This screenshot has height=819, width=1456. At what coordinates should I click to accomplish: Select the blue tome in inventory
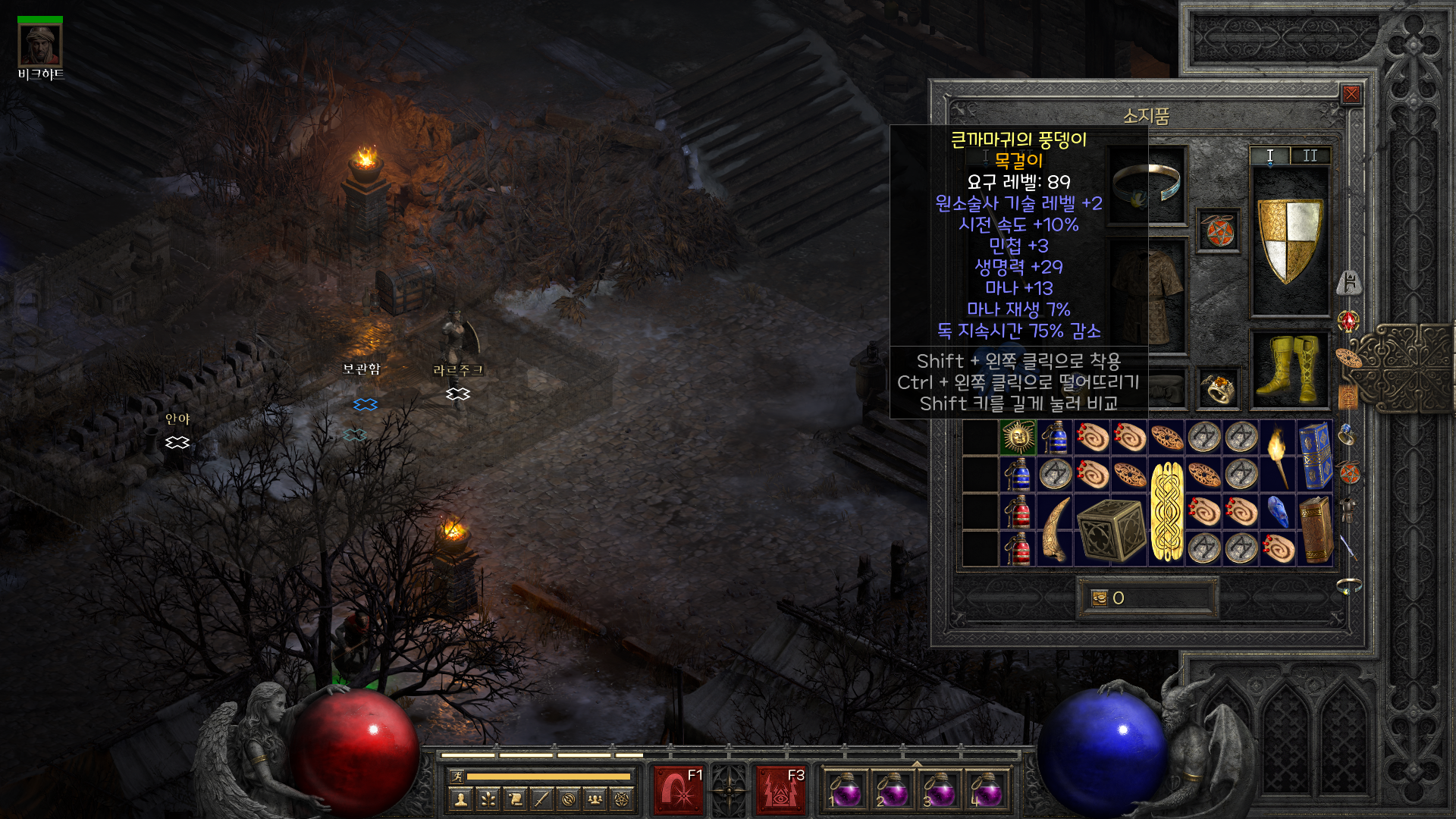point(1315,456)
